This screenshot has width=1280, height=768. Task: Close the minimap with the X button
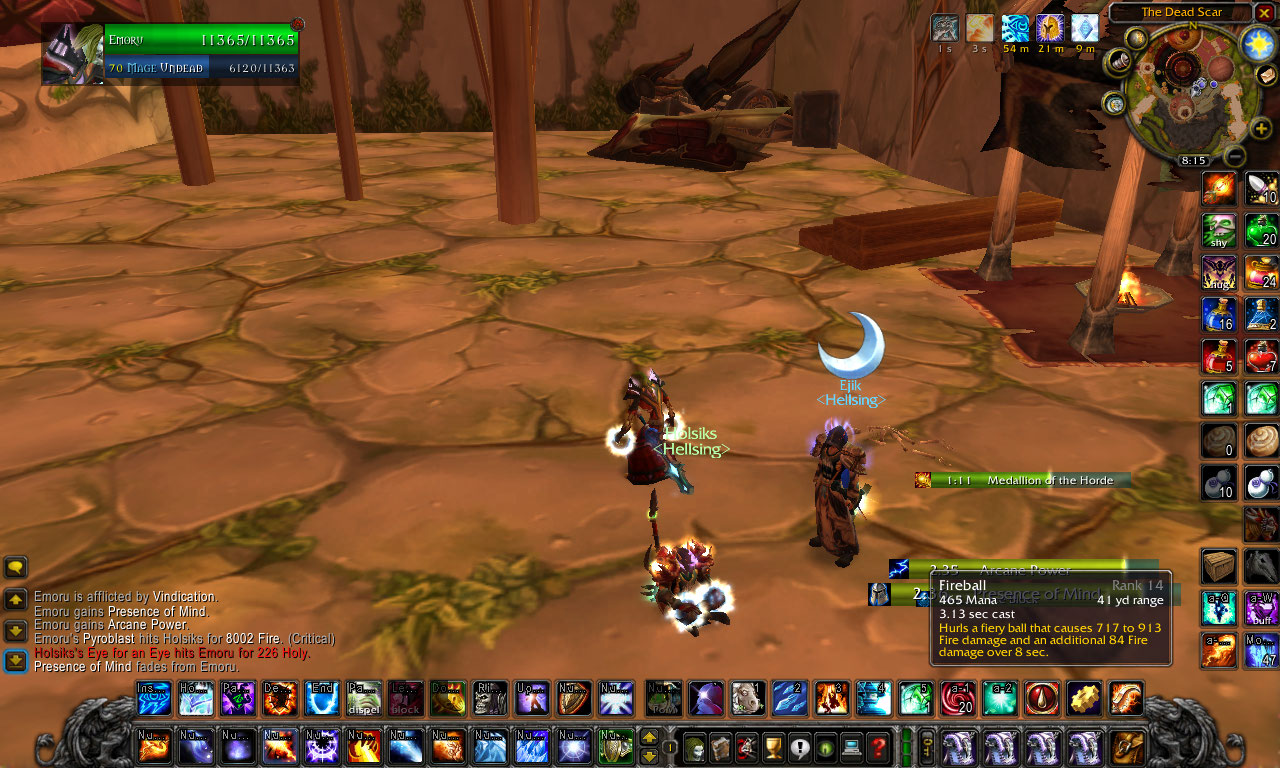1265,13
